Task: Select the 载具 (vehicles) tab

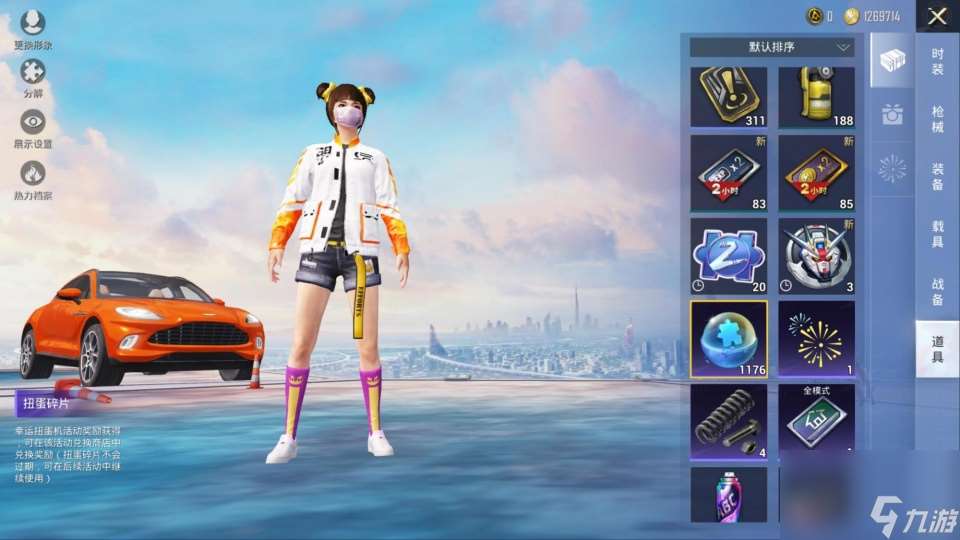Action: (x=937, y=235)
